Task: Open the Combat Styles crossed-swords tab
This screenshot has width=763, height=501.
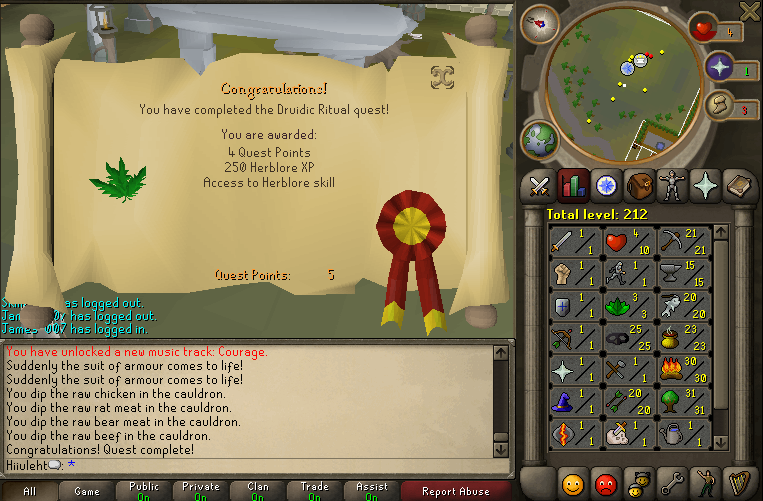Action: coord(541,185)
